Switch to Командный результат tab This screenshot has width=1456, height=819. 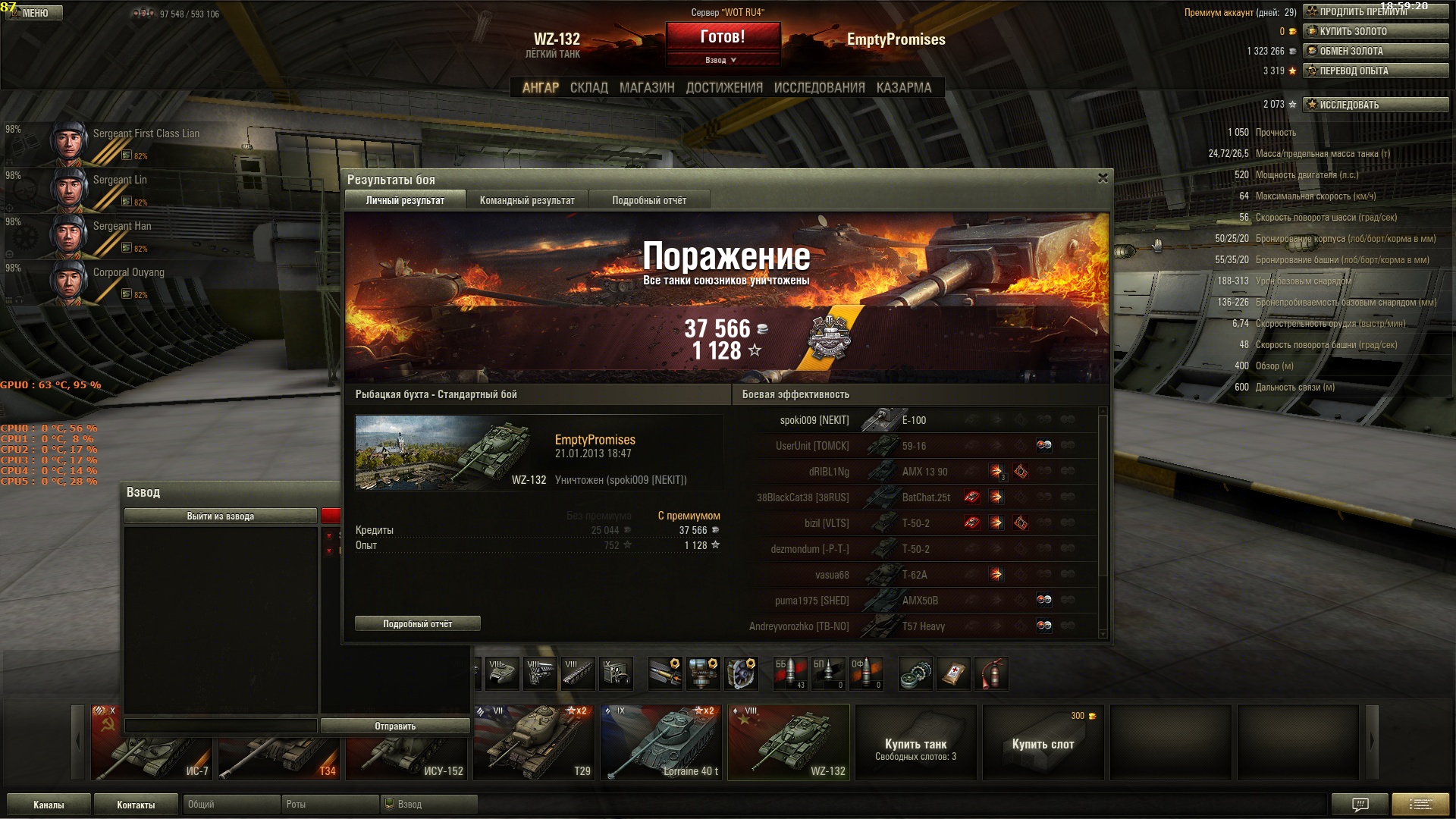[527, 201]
